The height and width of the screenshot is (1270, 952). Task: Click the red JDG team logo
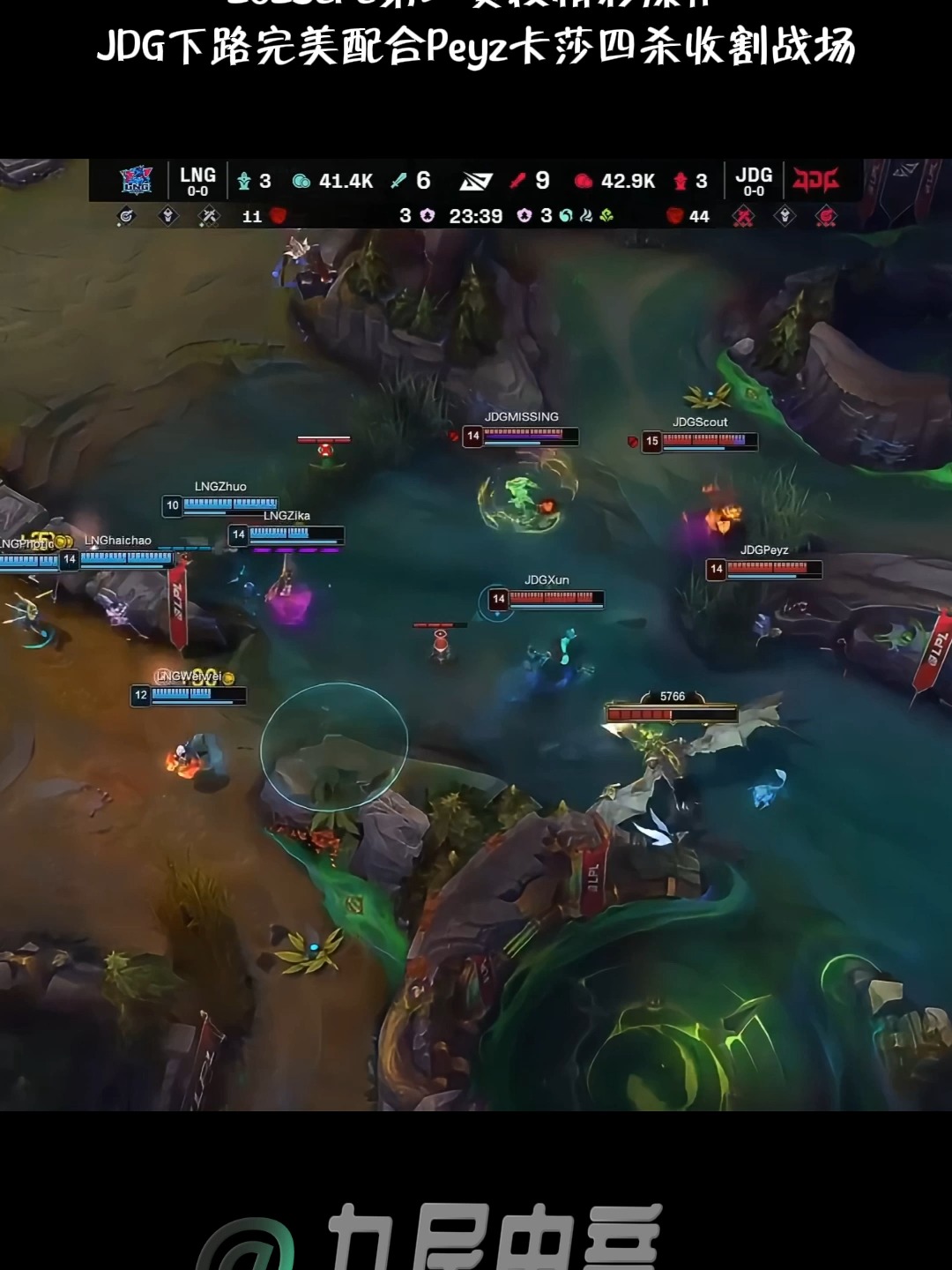815,180
